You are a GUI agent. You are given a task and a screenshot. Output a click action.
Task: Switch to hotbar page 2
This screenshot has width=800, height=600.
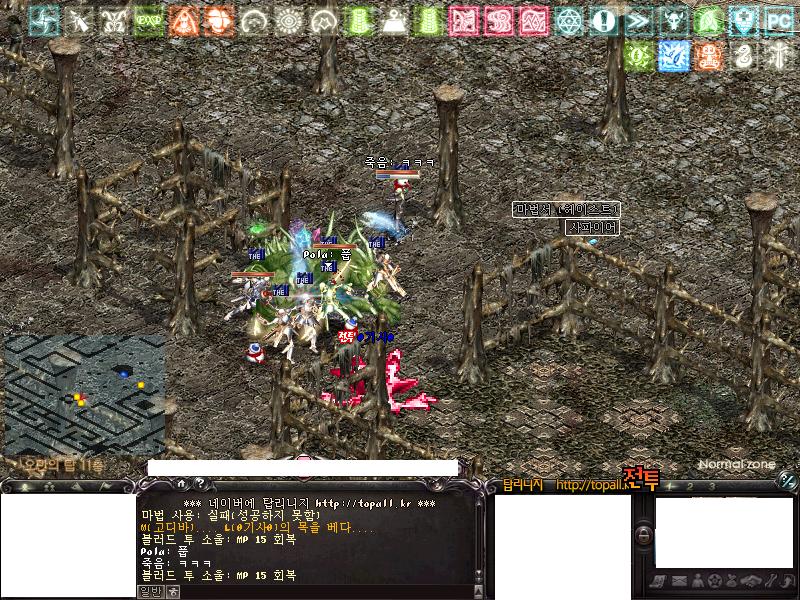coord(688,487)
